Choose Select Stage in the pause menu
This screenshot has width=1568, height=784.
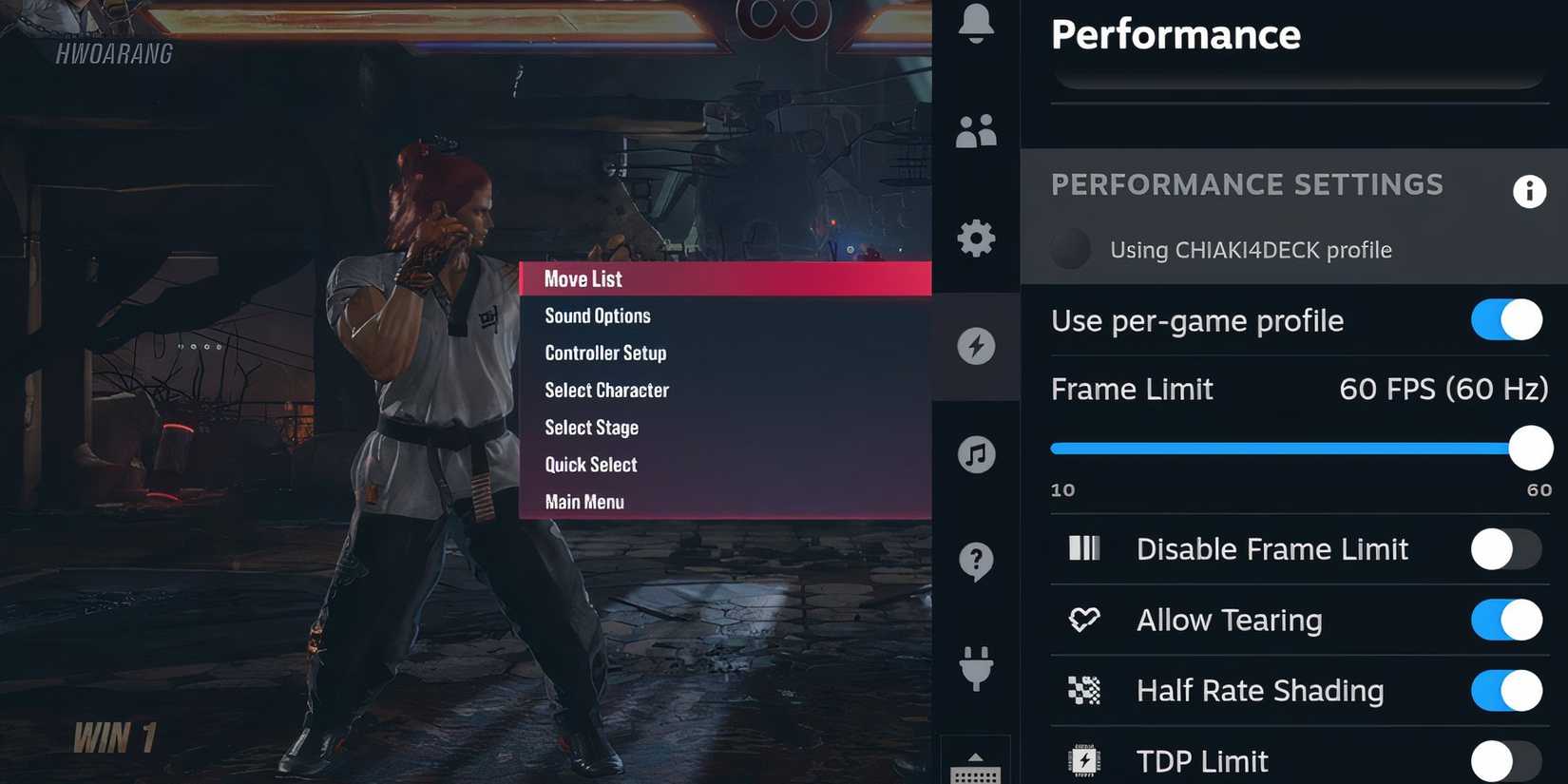coord(591,428)
